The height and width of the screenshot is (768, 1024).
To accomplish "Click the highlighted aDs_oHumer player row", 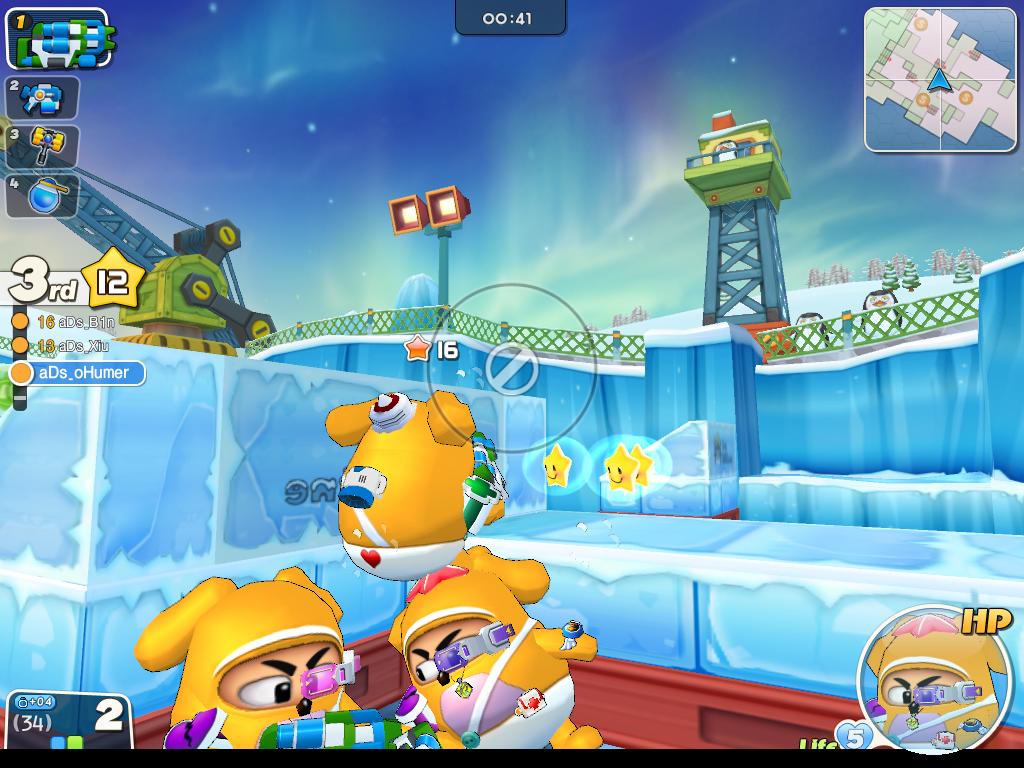I will [x=78, y=373].
